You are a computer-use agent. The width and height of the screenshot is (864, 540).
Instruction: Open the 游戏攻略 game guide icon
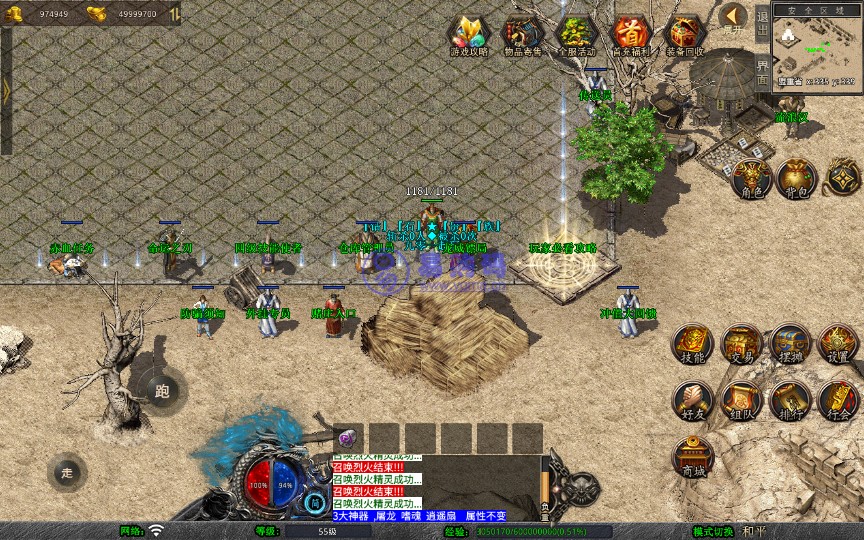pos(468,34)
